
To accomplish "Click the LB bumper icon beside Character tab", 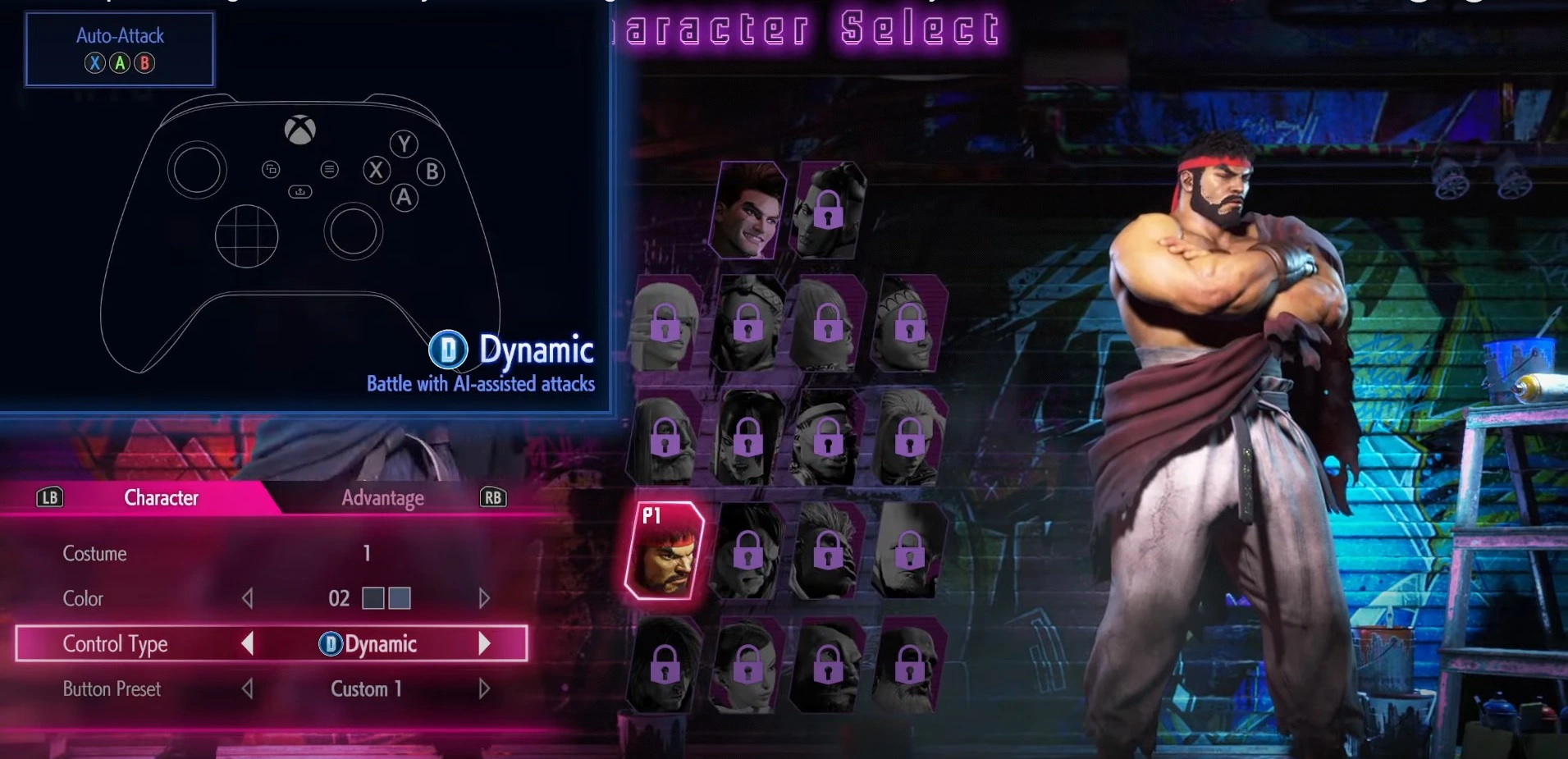I will tap(48, 497).
